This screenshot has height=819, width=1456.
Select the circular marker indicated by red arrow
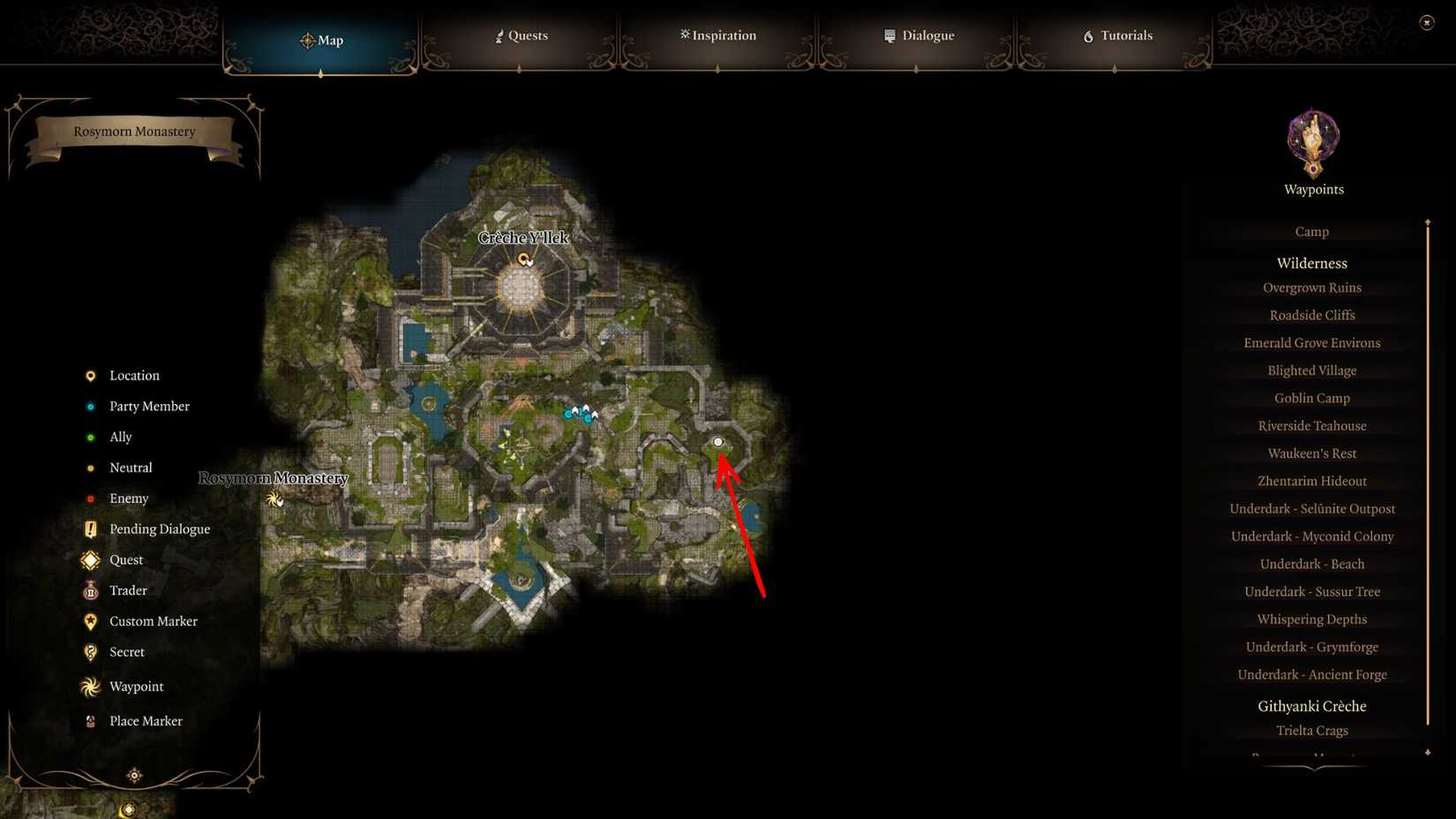coord(717,441)
